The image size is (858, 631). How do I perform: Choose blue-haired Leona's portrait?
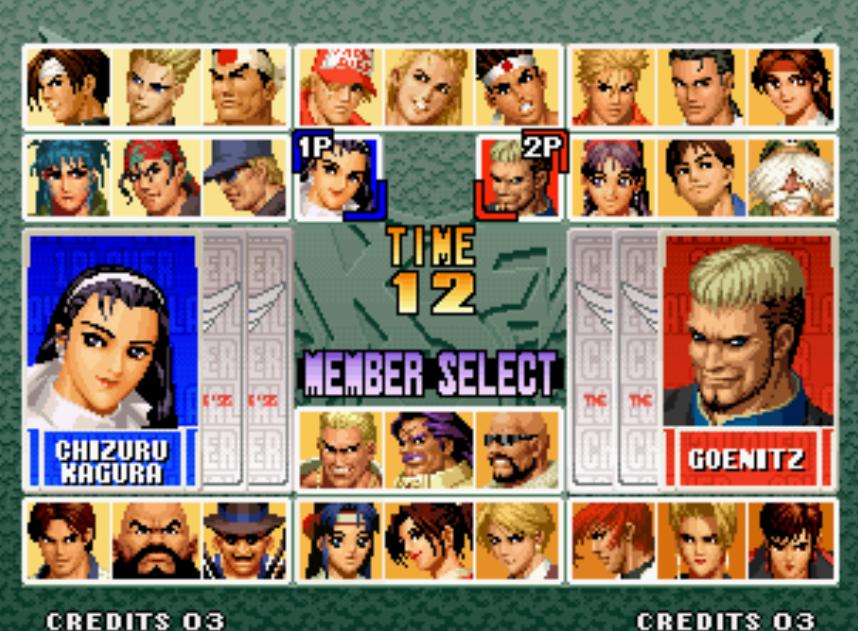[x=68, y=178]
